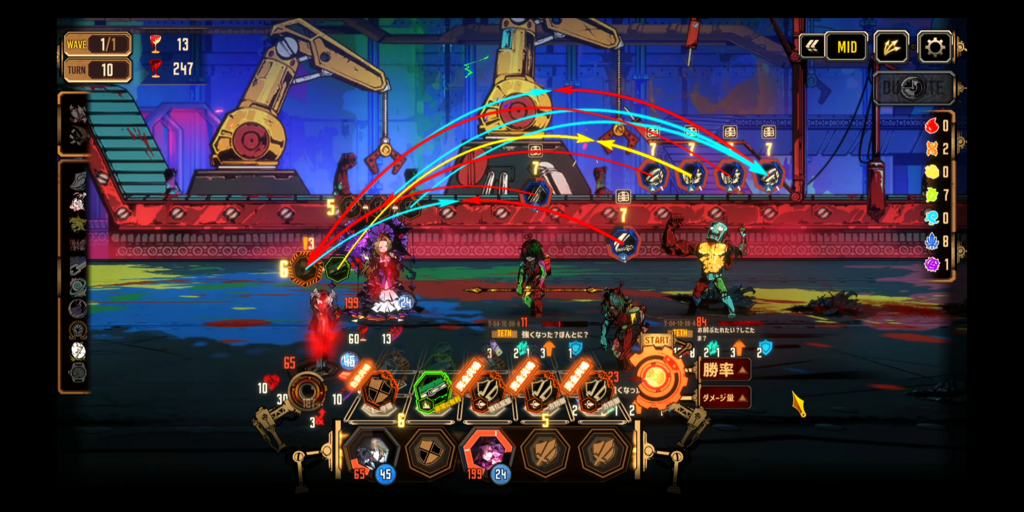Click the Duel State button
The image size is (1024, 512).
pos(913,87)
